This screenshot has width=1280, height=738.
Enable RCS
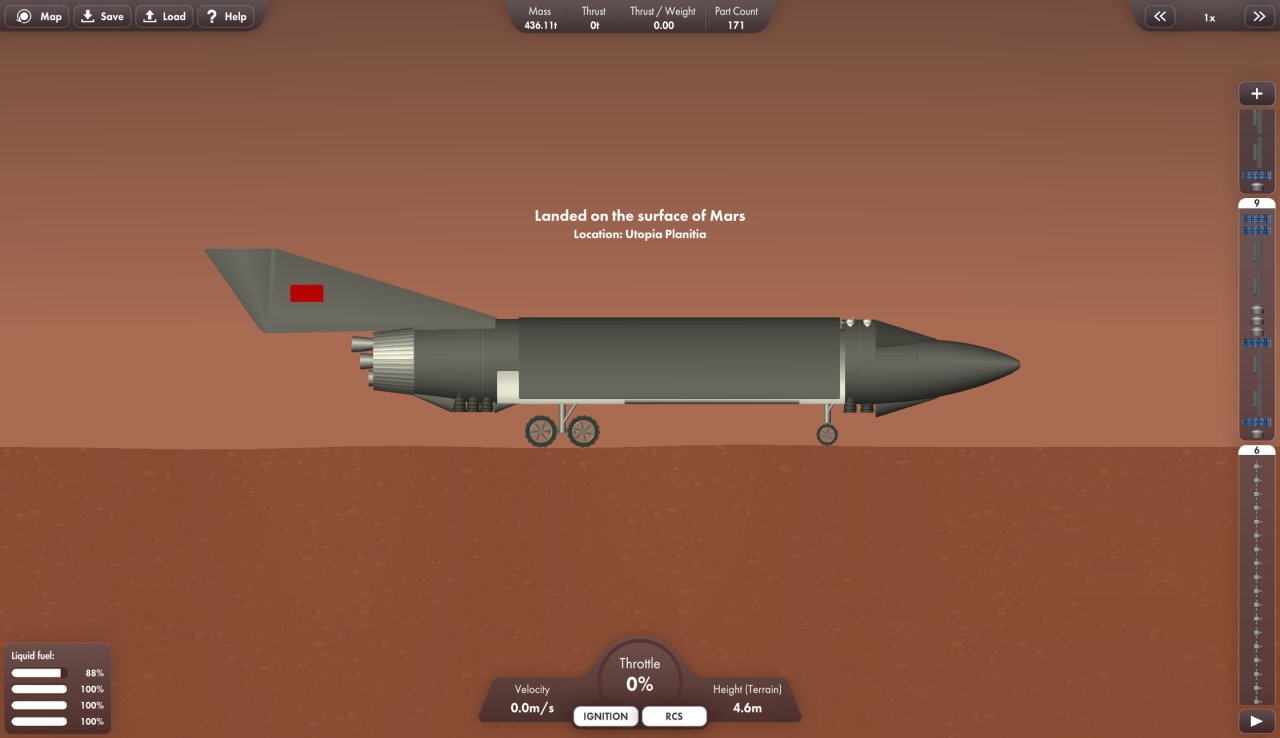click(674, 716)
